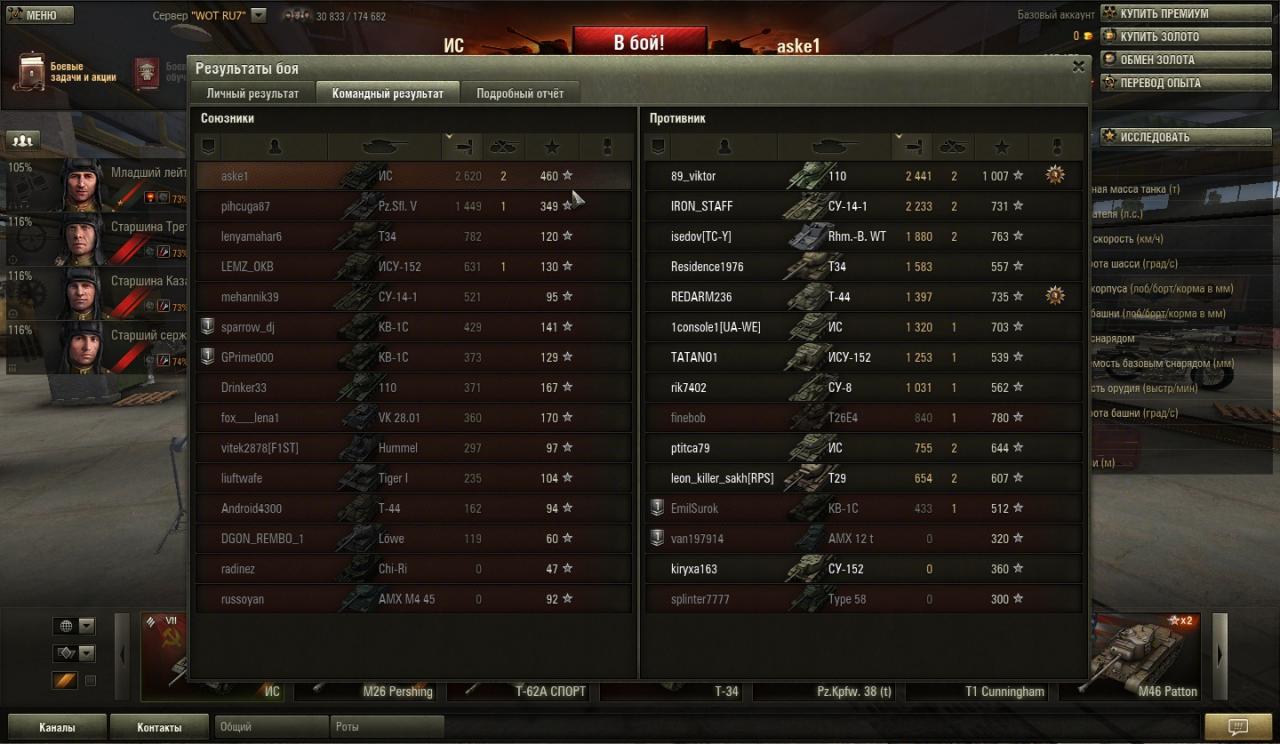
Task: Switch to the Общий chat tab
Action: (270, 727)
